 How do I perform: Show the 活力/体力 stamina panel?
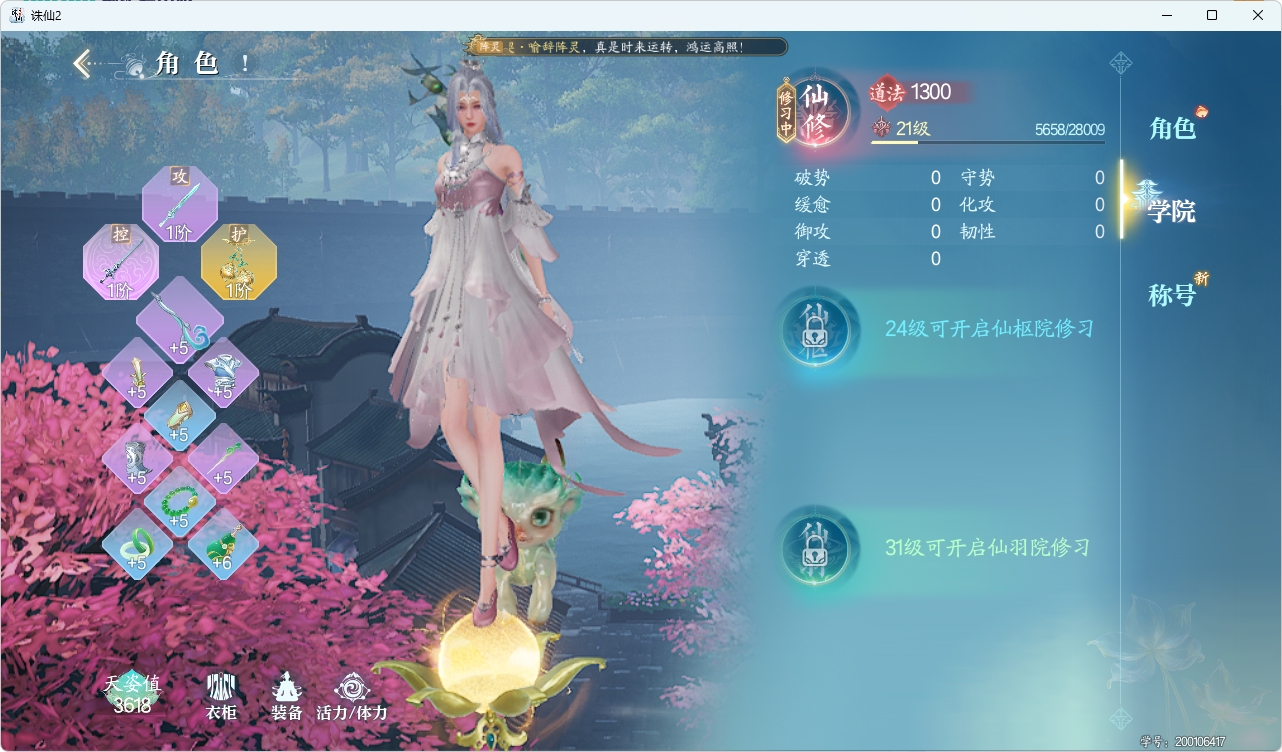(351, 696)
